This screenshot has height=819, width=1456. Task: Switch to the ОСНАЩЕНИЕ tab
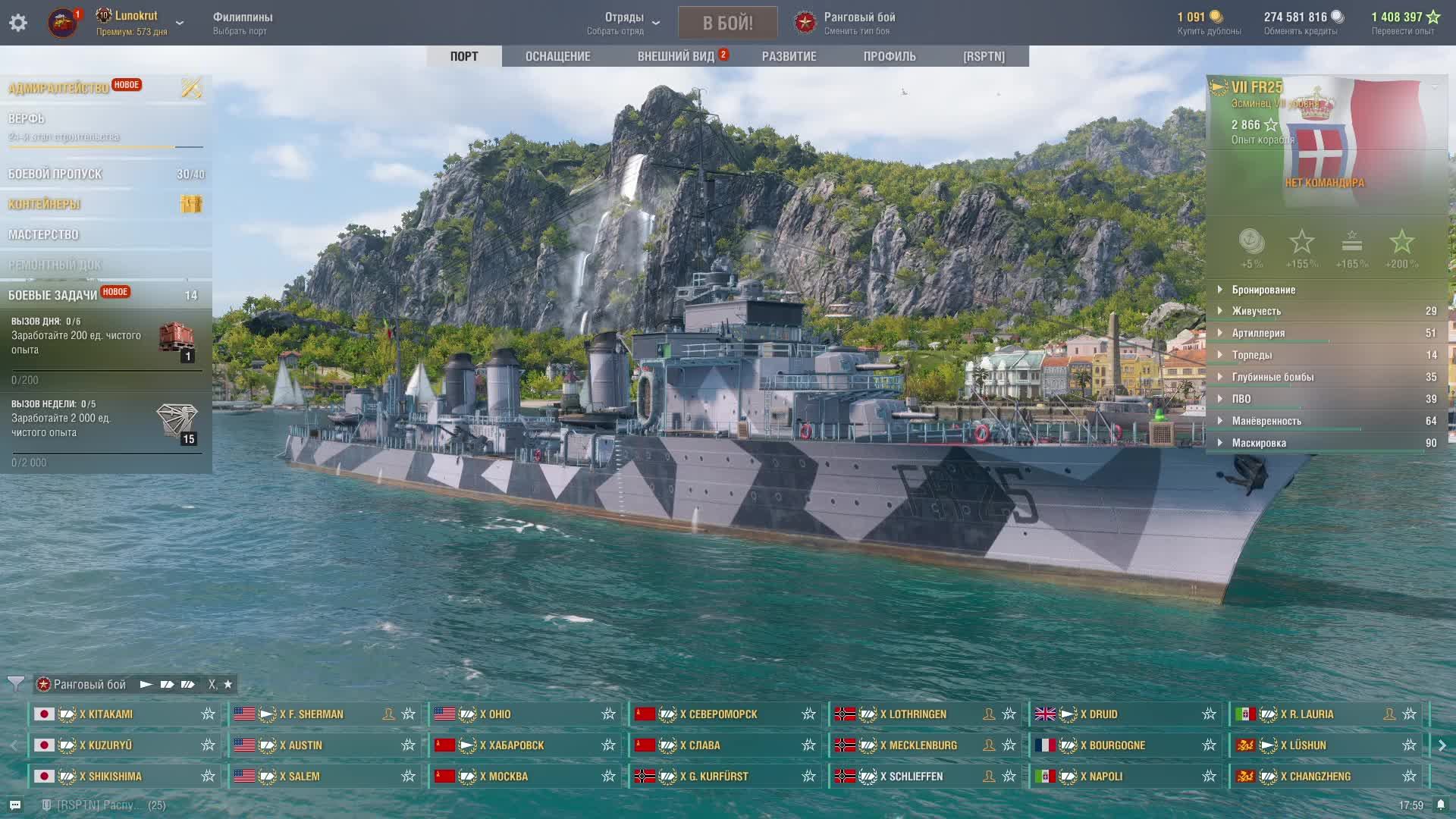click(557, 56)
